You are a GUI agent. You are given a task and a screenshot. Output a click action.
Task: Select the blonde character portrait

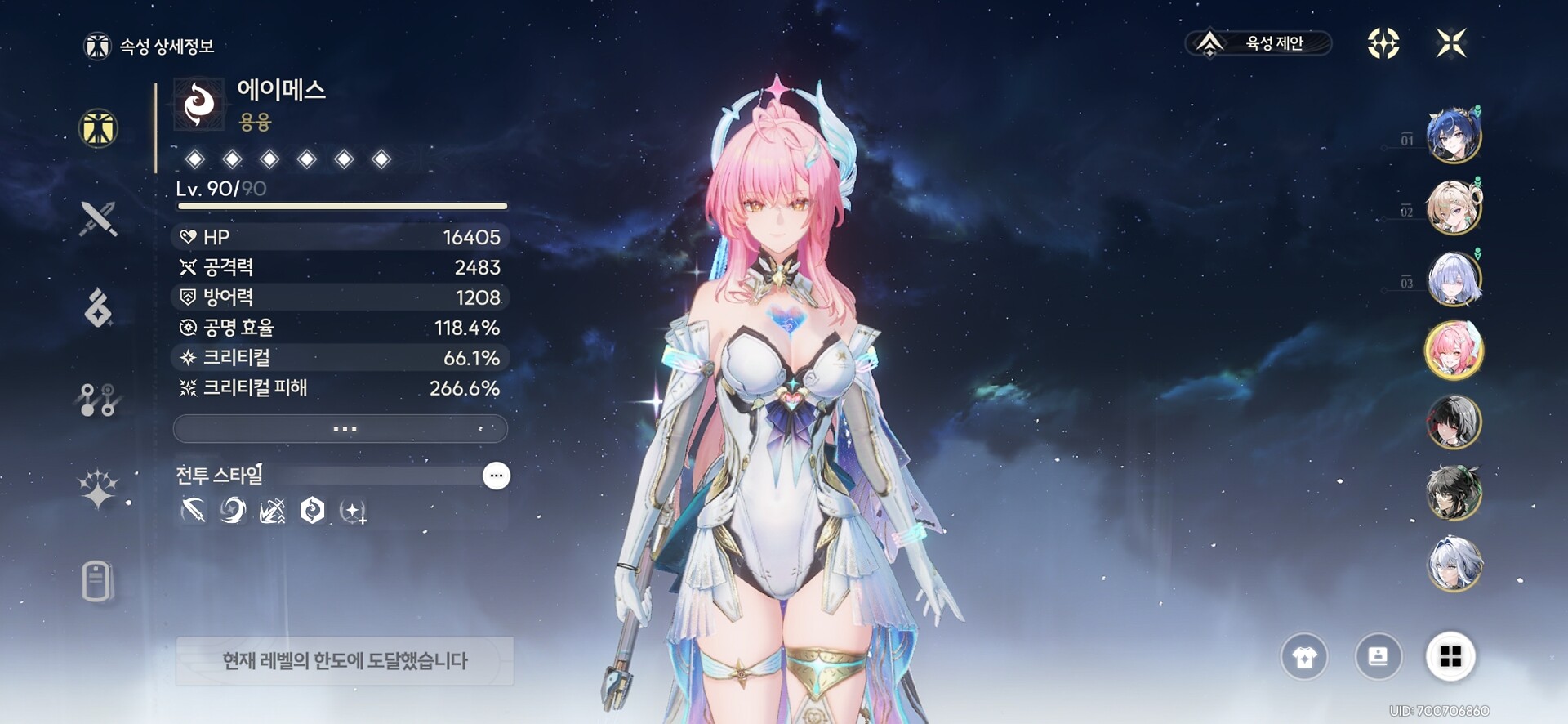1453,207
